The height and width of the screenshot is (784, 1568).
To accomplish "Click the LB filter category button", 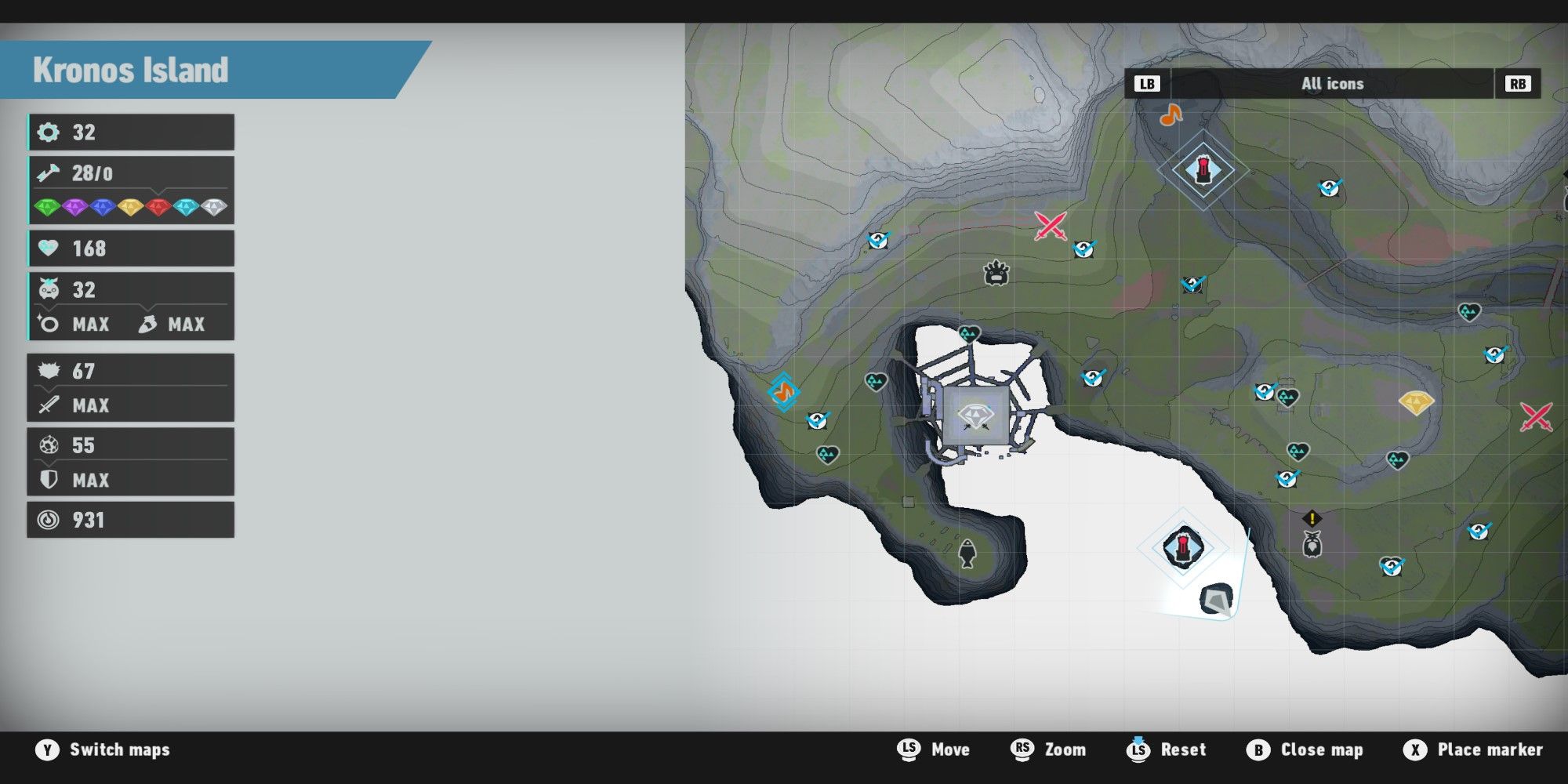I will pyautogui.click(x=1147, y=84).
